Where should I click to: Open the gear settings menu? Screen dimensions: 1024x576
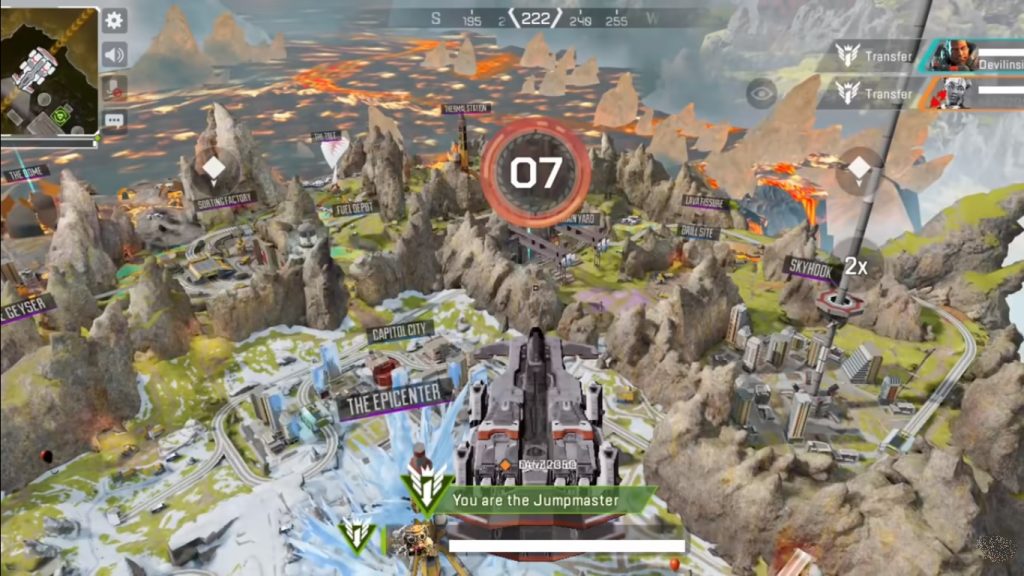click(x=115, y=20)
